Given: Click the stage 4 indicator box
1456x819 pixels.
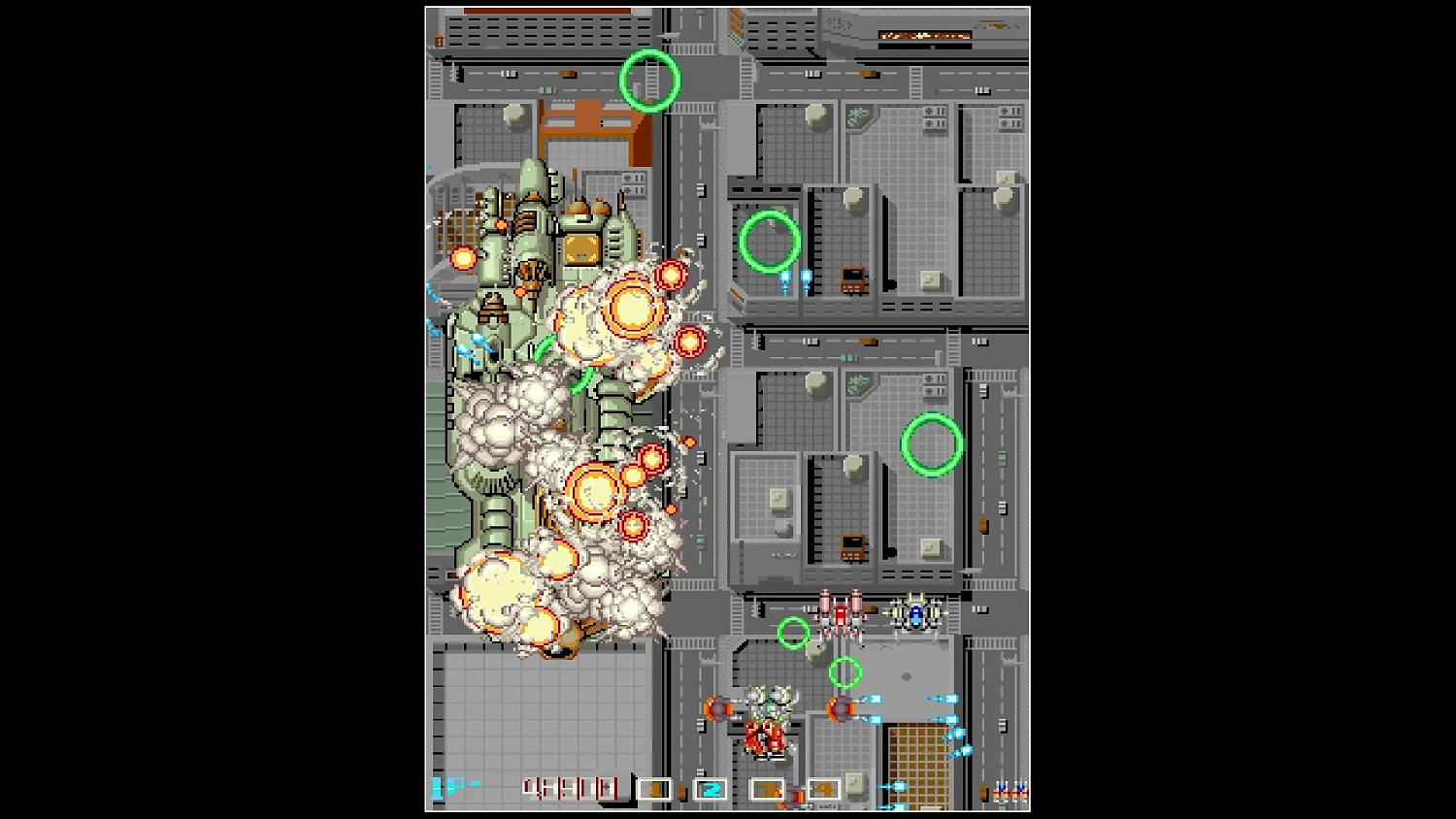Looking at the screenshot, I should [x=823, y=788].
